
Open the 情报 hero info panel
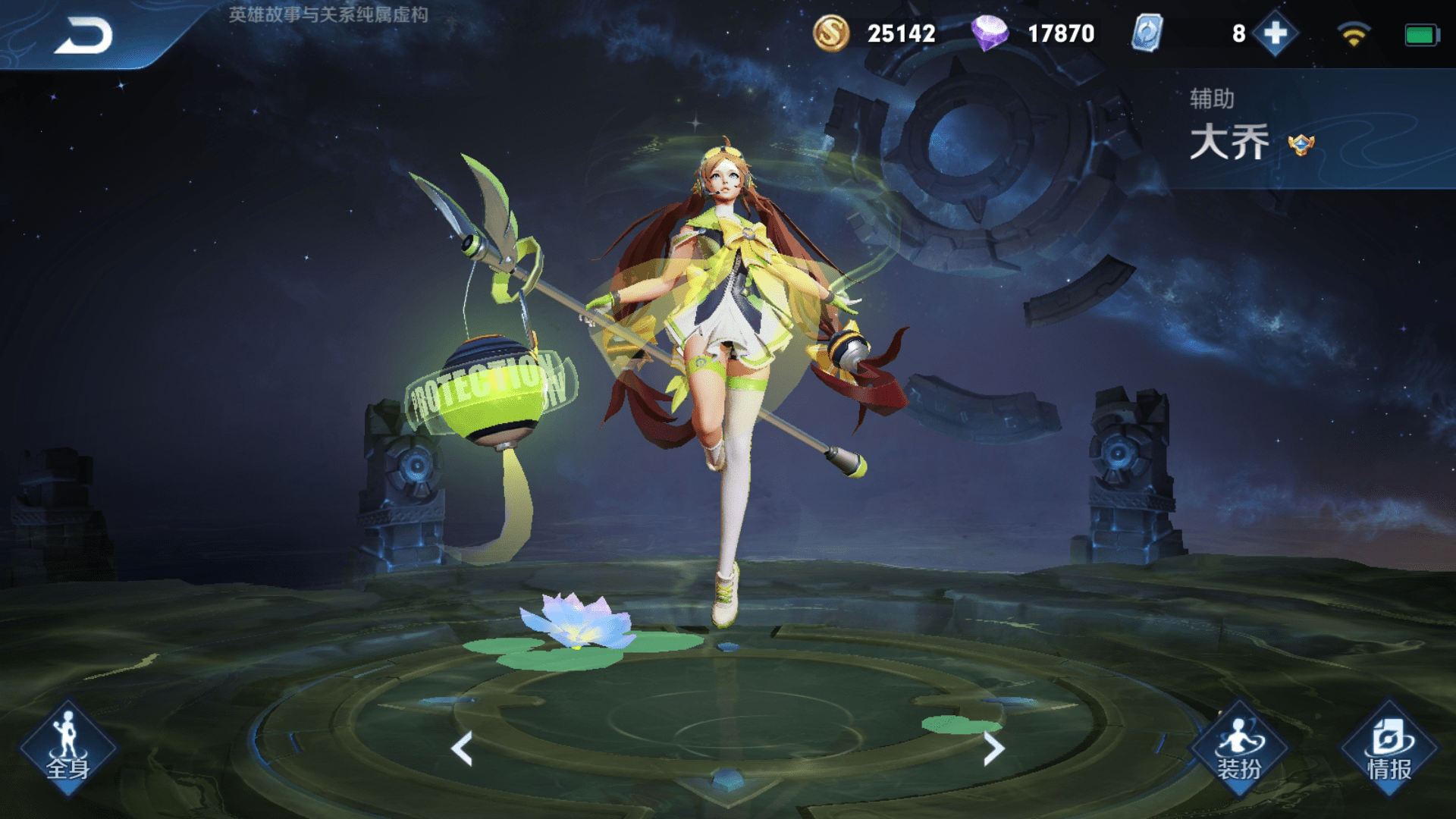point(1389,748)
